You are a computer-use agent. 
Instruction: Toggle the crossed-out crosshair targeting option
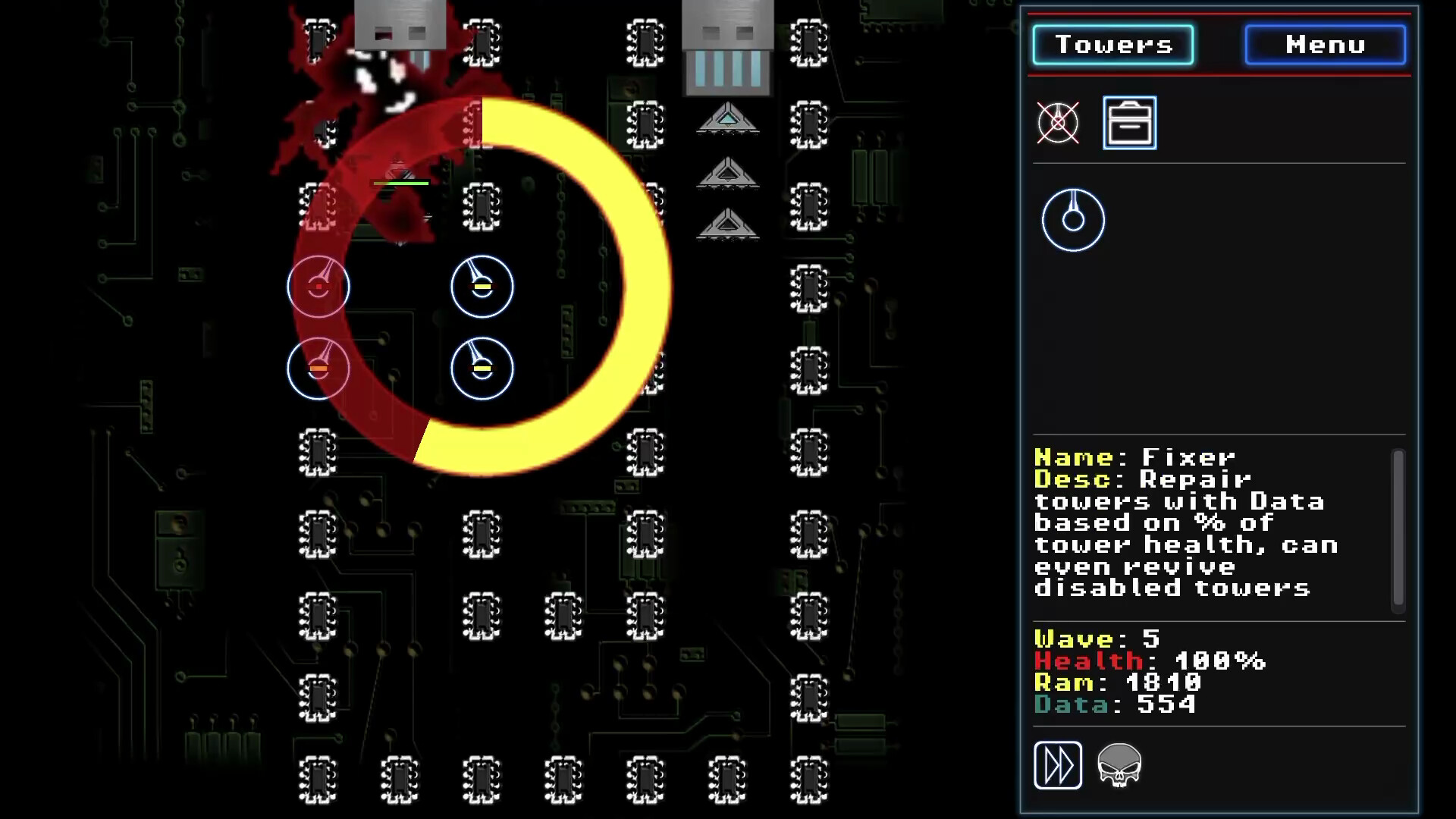[1059, 123]
